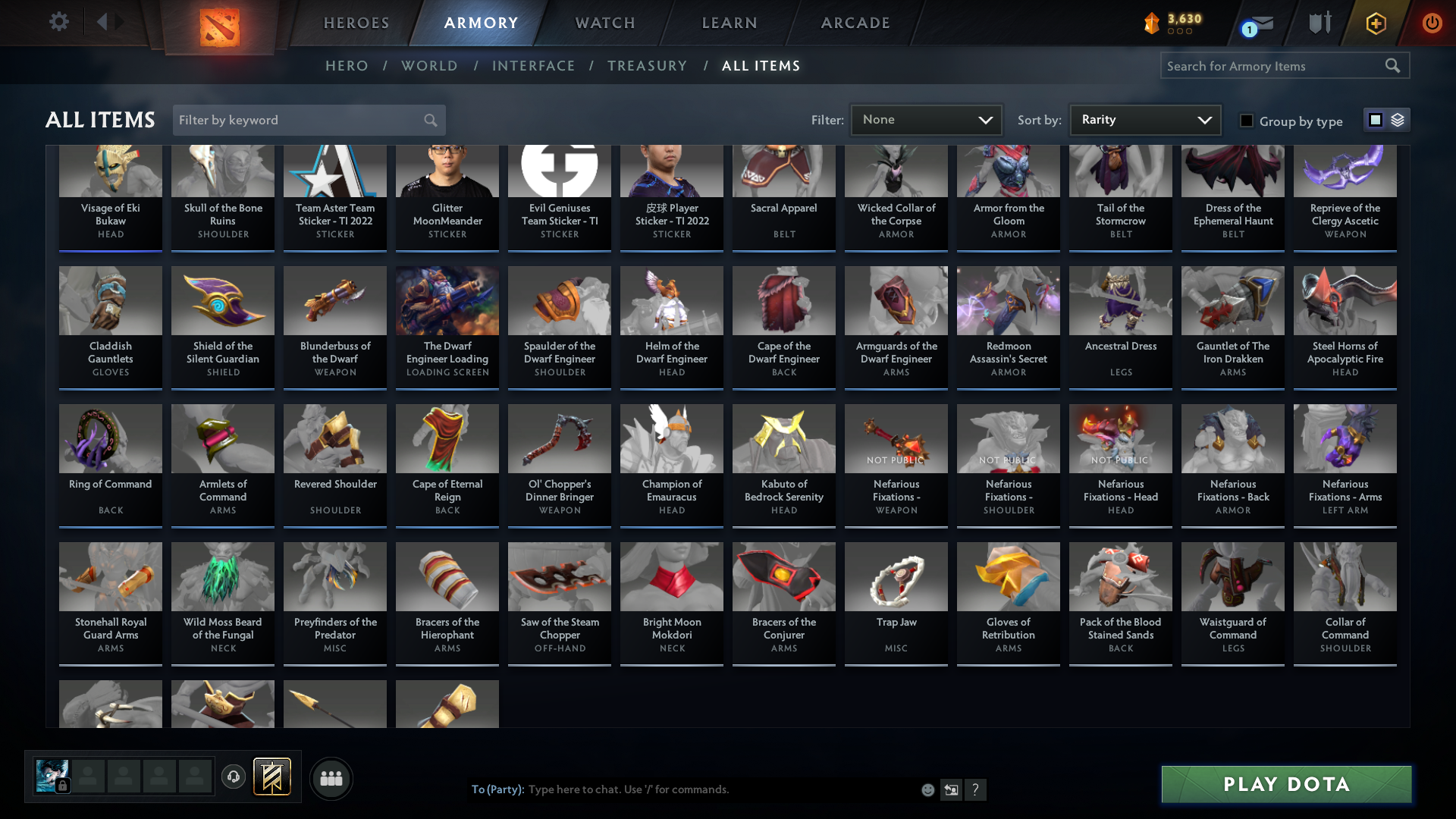This screenshot has height=819, width=1456.
Task: Toggle the grid view square button
Action: pos(1376,120)
